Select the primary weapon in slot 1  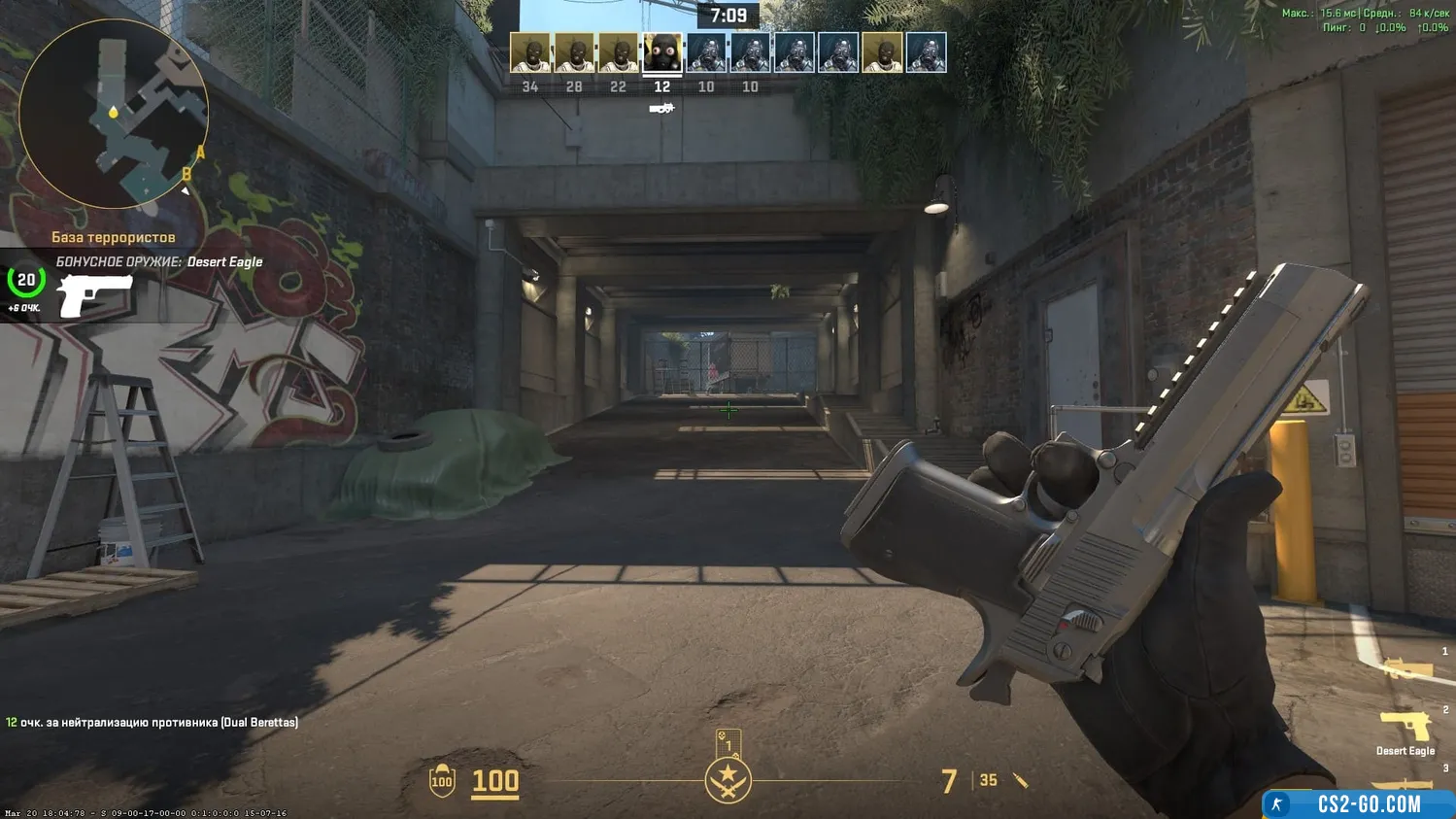[1407, 668]
